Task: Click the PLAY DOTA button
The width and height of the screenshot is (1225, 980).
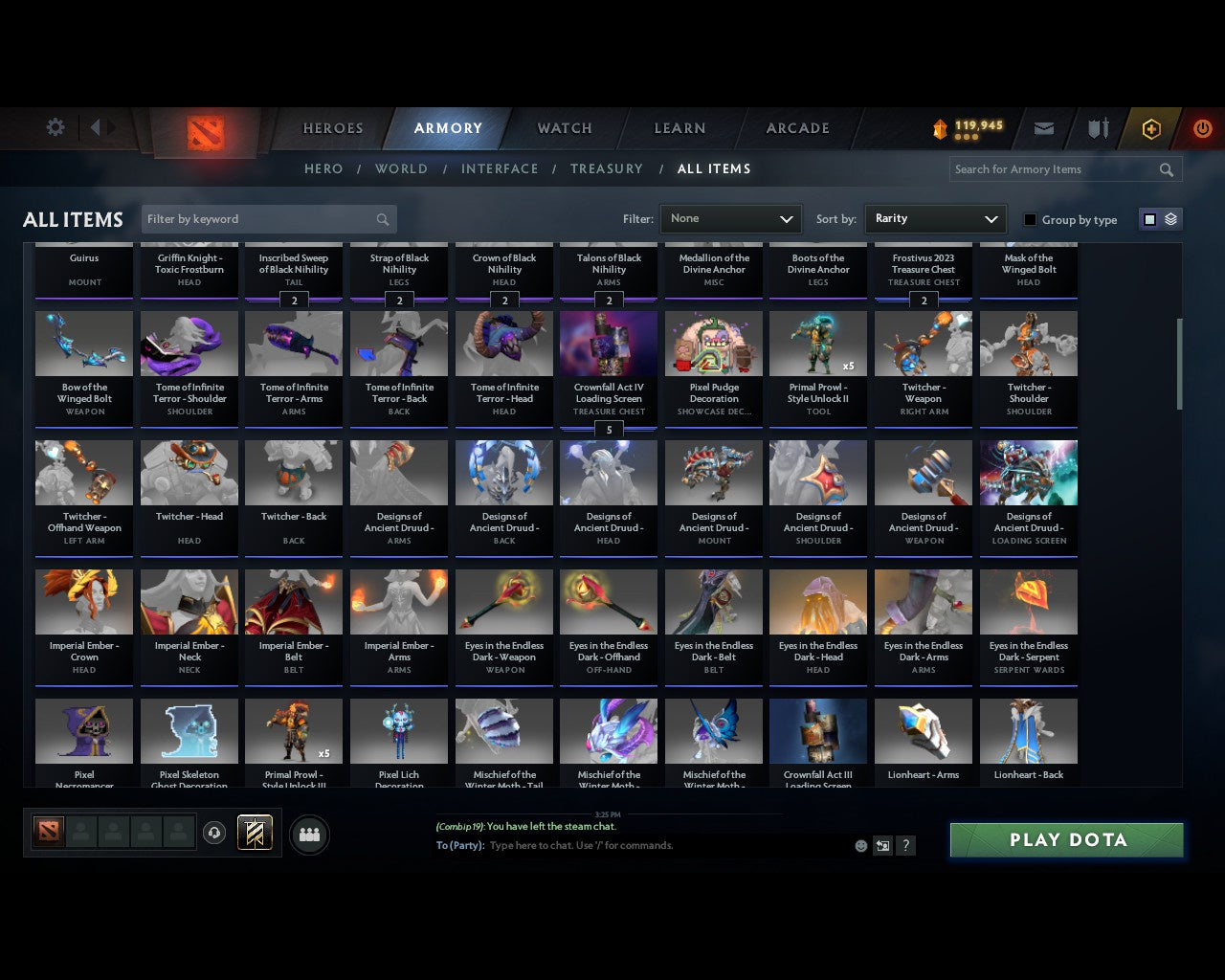Action: click(x=1066, y=839)
